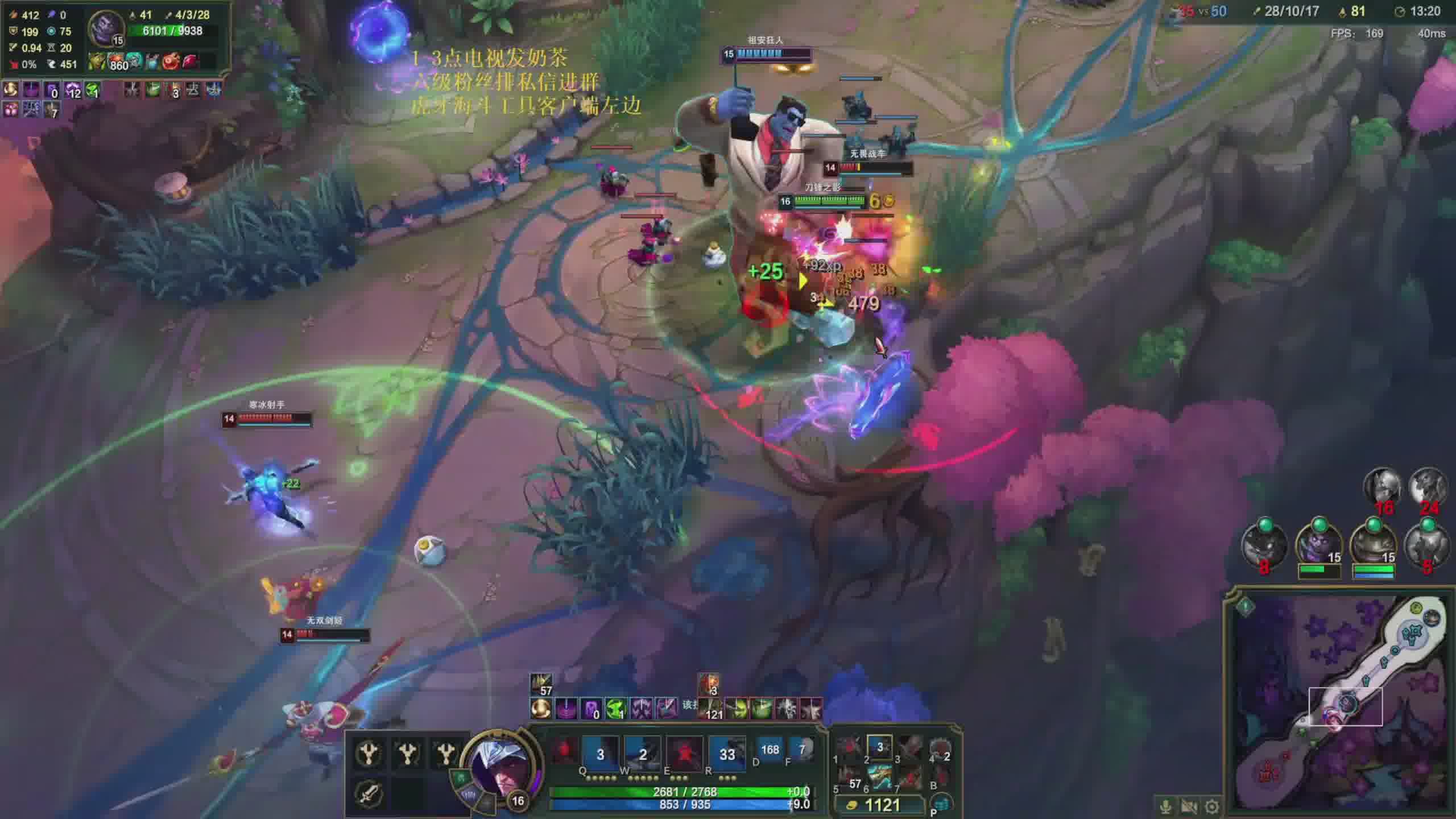Use the F summoner spell showing 7
This screenshot has width=1456, height=819.
802,750
